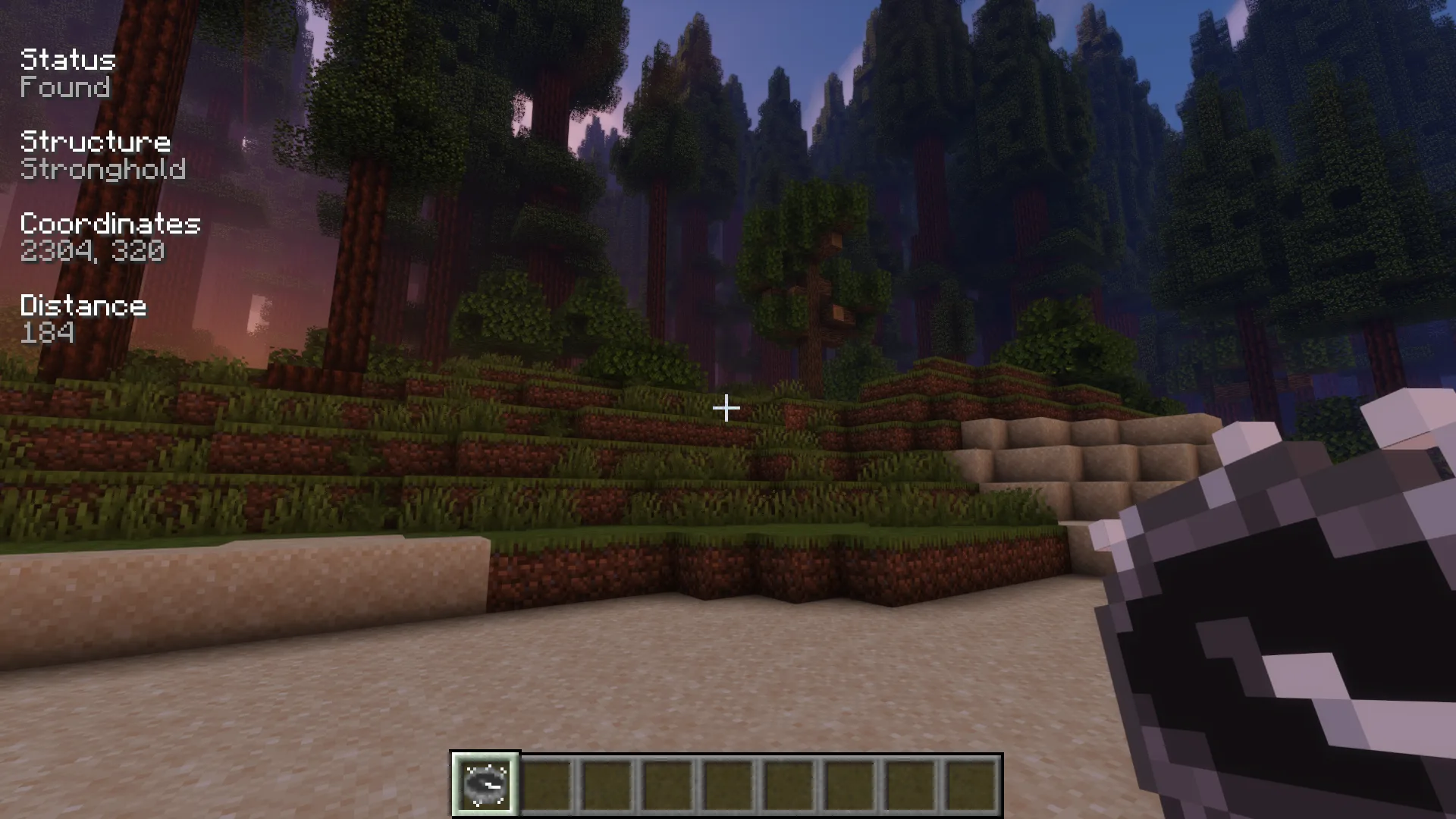This screenshot has height=819, width=1456.
Task: Toggle the Status readout showing Found
Action: pyautogui.click(x=67, y=74)
